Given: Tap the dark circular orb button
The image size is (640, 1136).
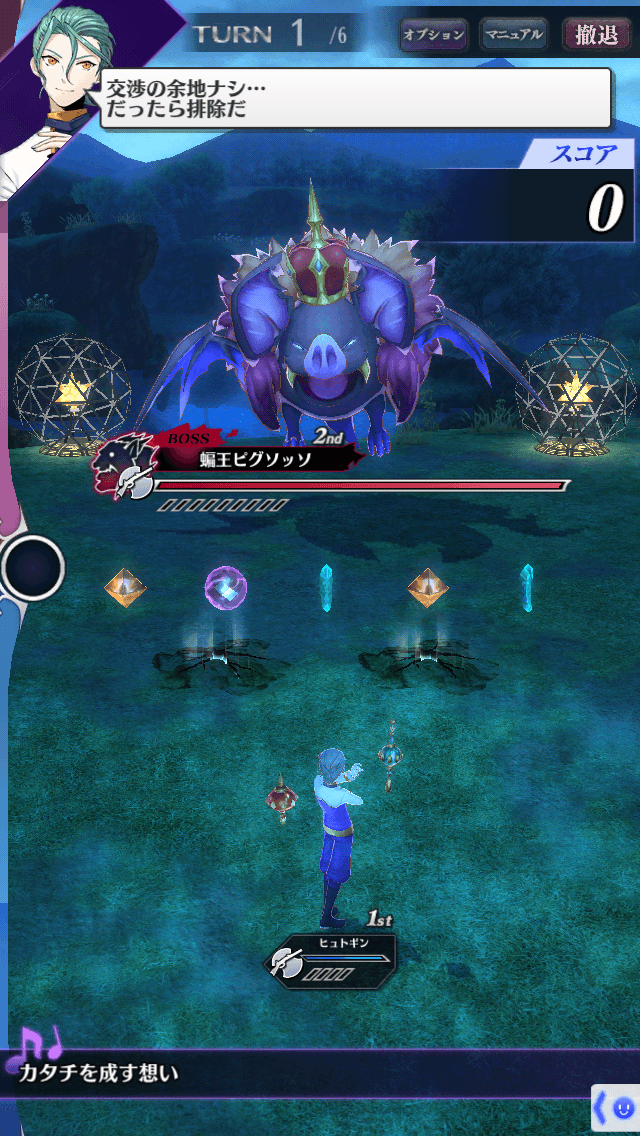Looking at the screenshot, I should click(33, 568).
